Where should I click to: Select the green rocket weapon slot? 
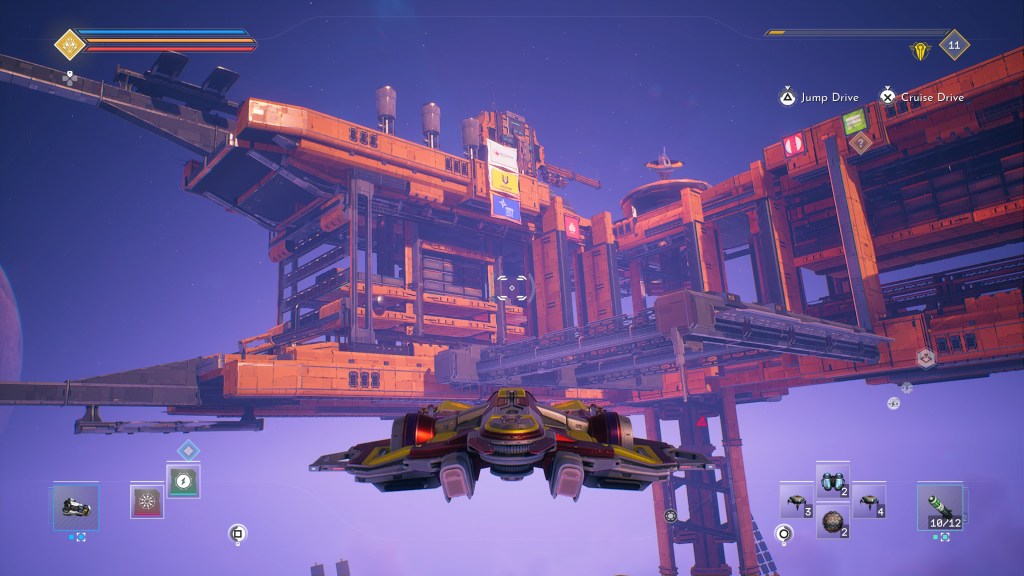pyautogui.click(x=940, y=504)
